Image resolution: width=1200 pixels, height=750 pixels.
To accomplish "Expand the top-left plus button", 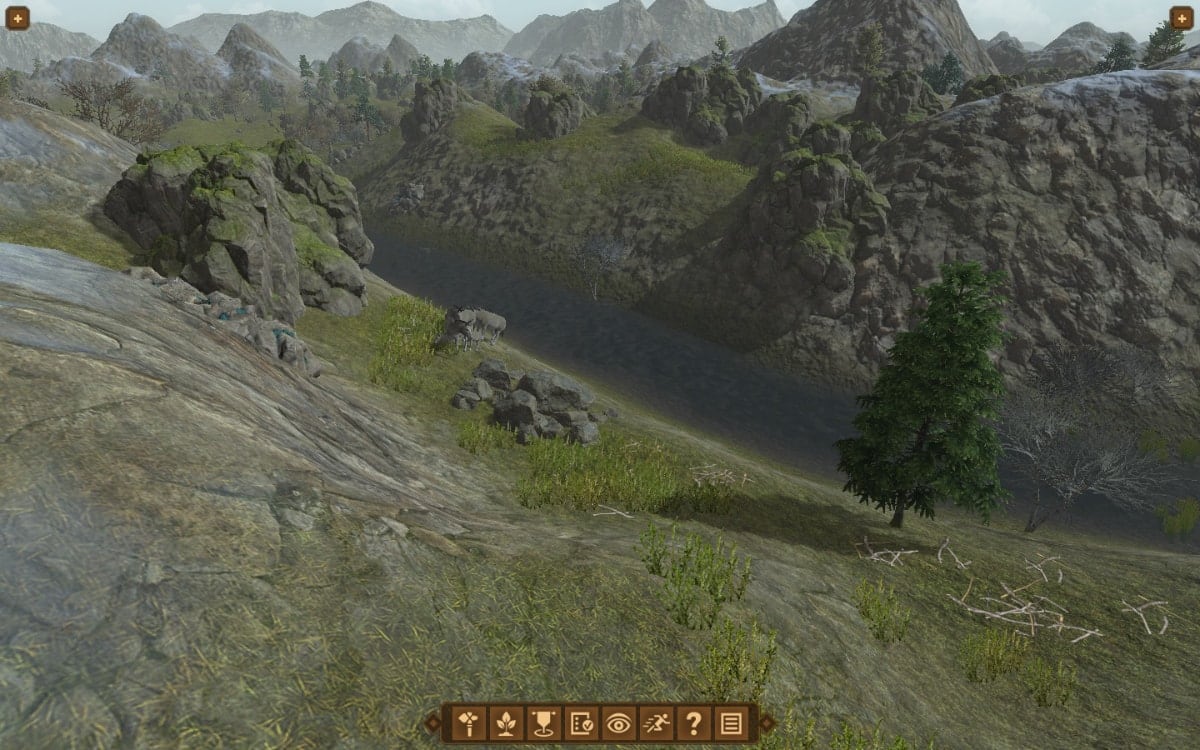I will 17,17.
